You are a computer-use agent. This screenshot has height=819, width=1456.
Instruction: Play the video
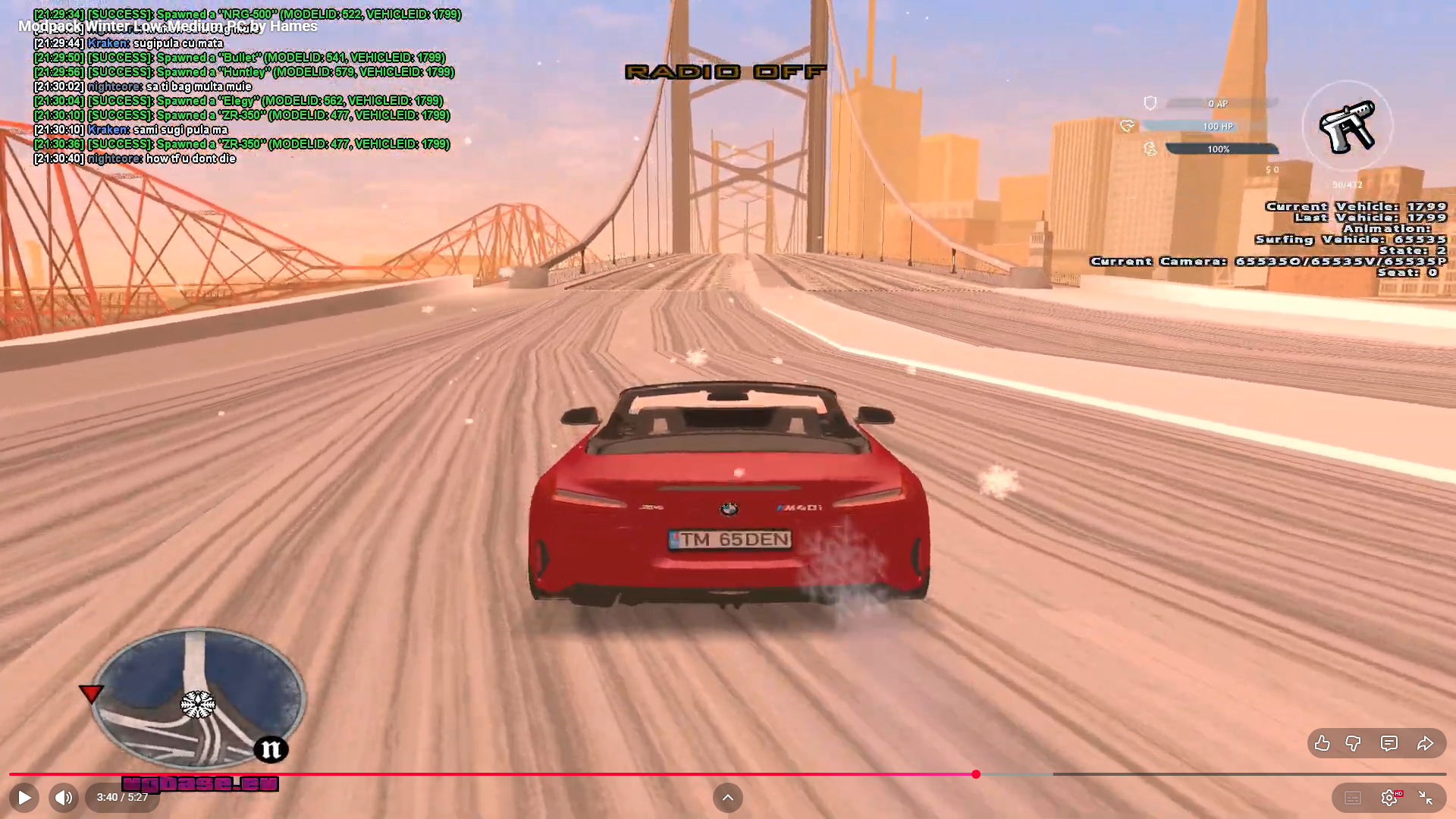tap(24, 798)
